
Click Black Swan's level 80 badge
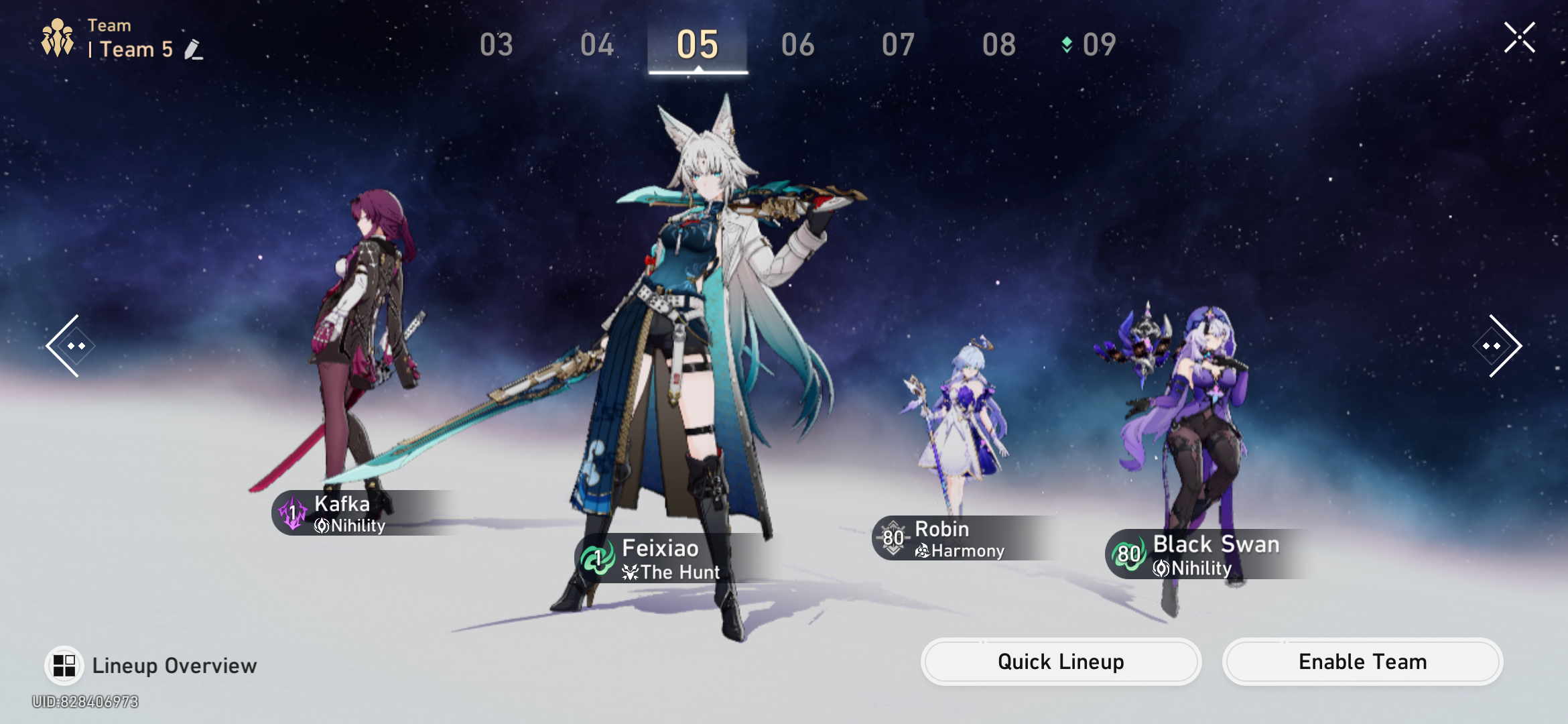1128,555
